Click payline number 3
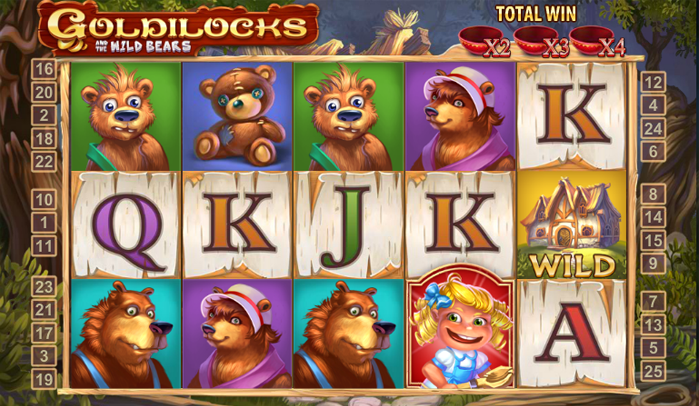Screen dimensions: 699x406 43,355
